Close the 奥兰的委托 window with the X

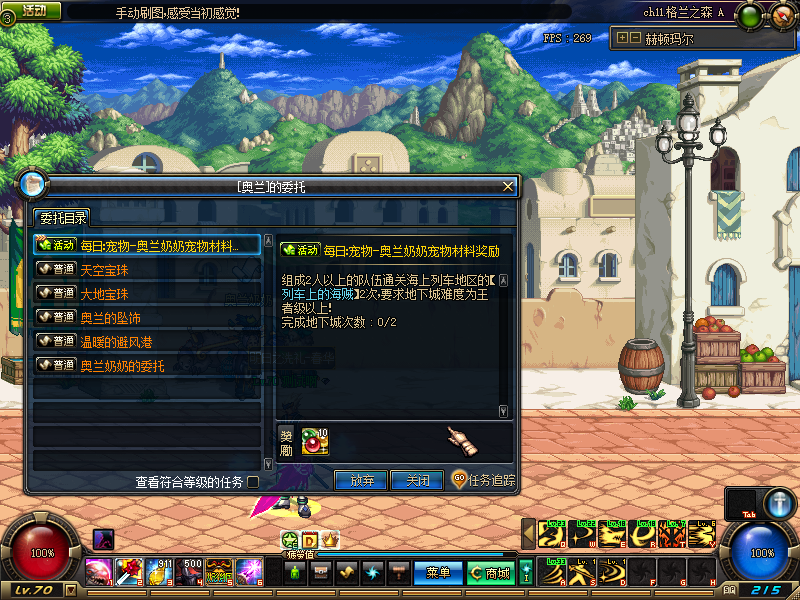[508, 186]
